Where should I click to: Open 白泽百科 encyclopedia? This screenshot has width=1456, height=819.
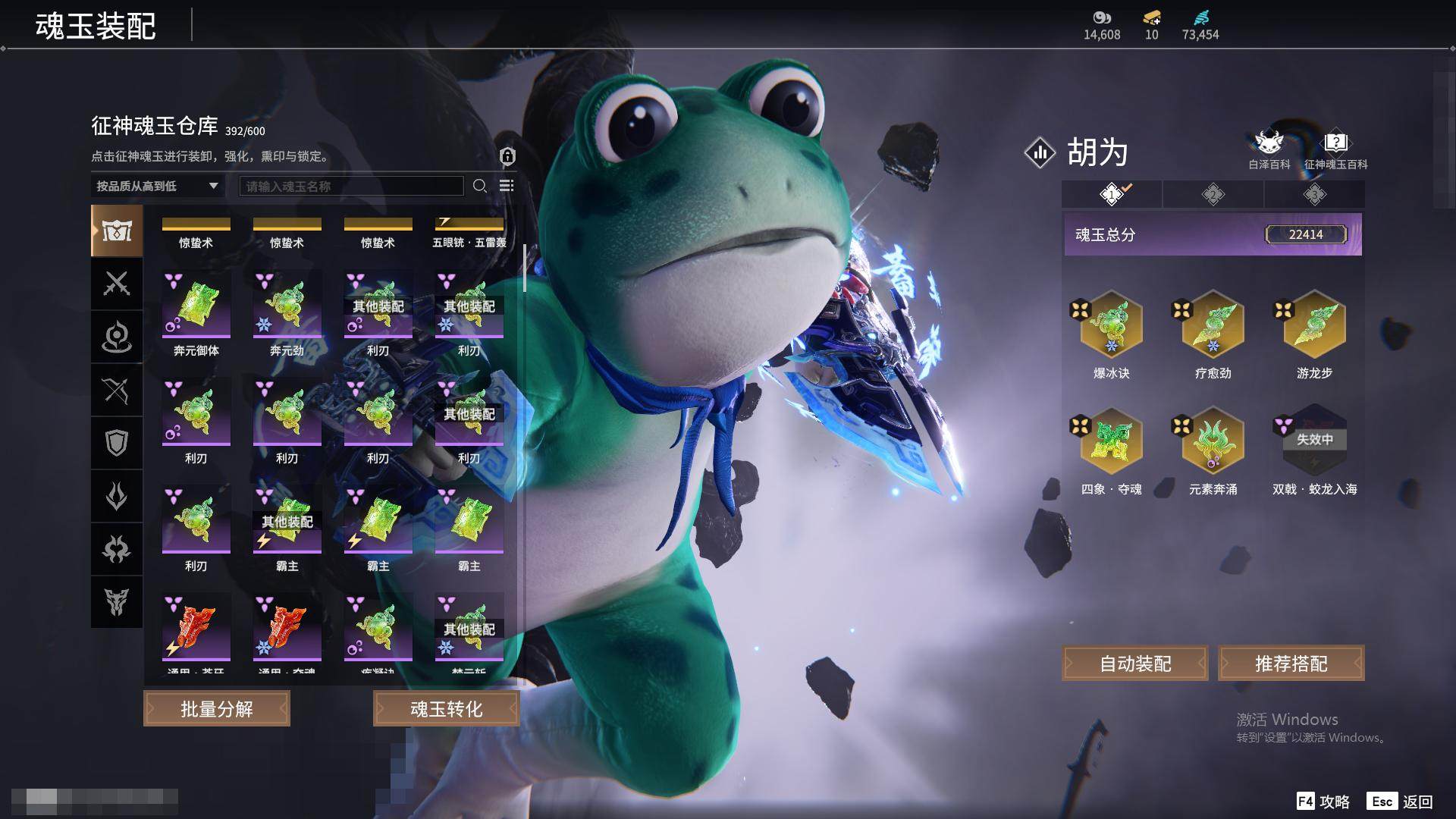1269,149
